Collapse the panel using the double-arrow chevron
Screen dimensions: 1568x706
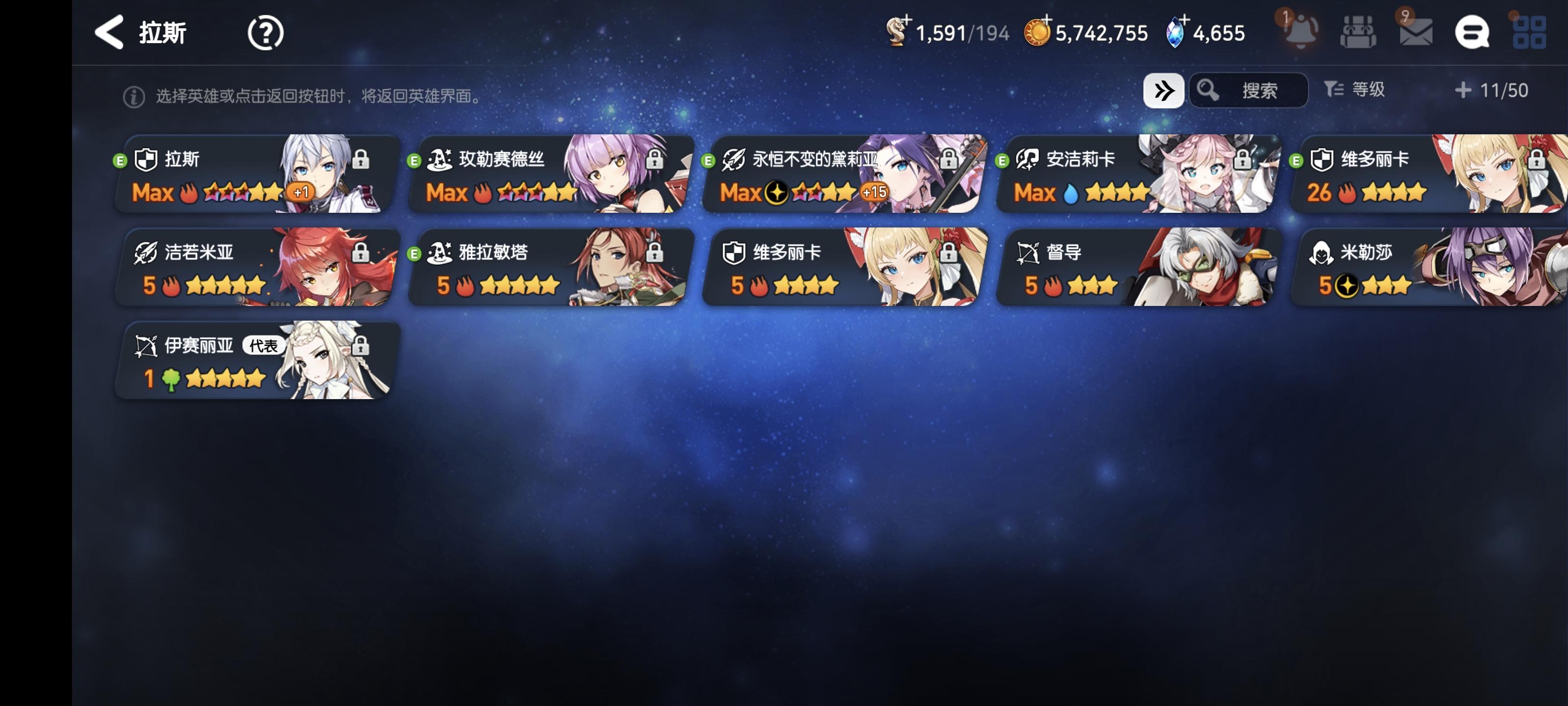coord(1164,90)
